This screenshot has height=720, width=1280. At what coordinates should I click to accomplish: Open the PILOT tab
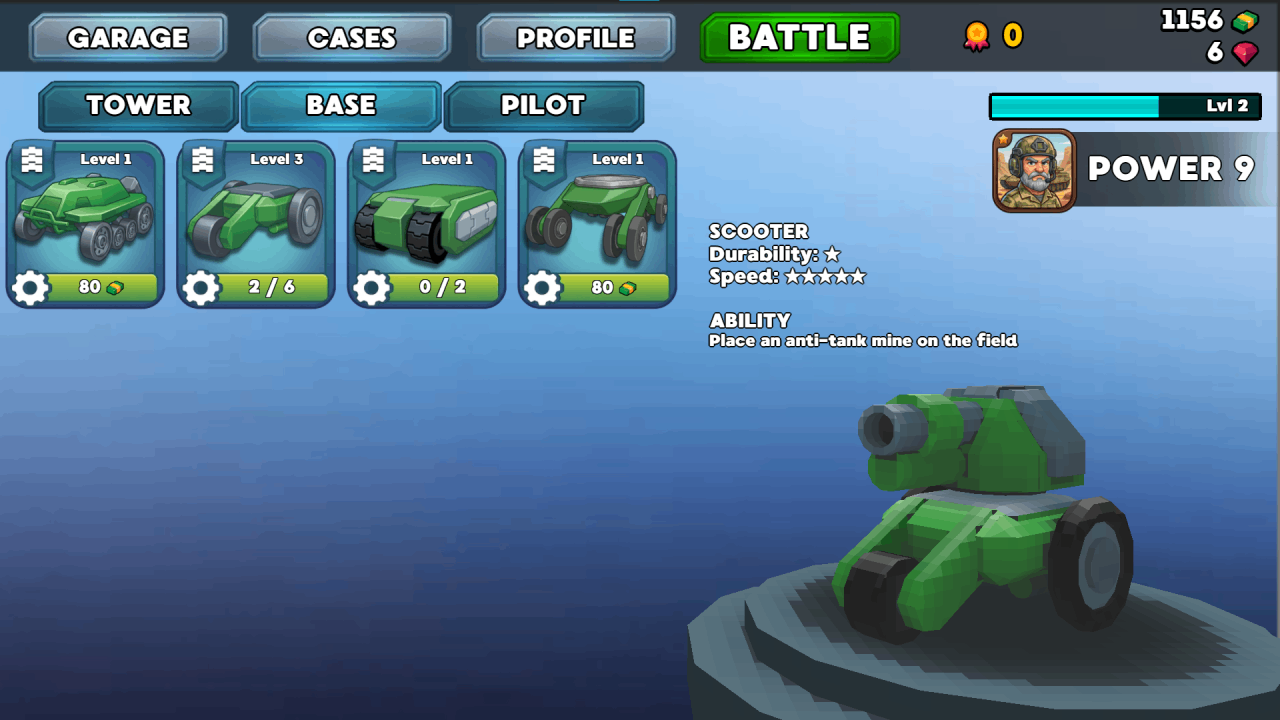545,105
